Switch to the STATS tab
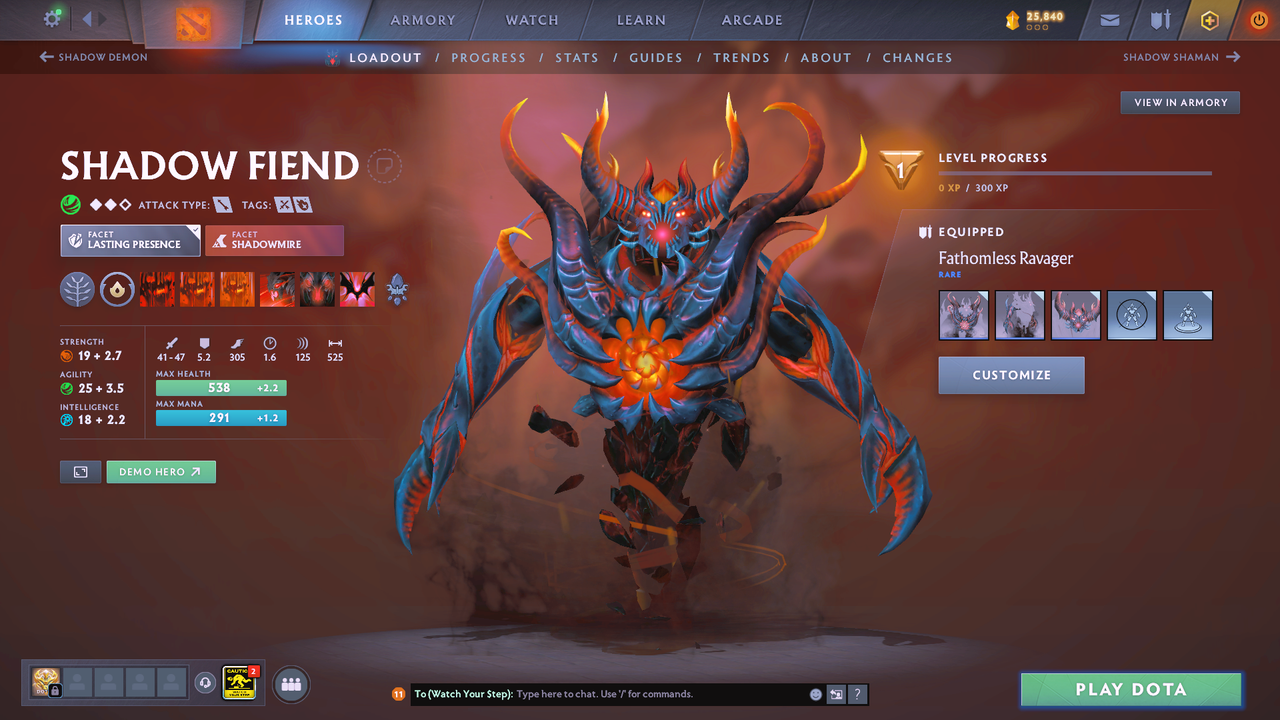The width and height of the screenshot is (1280, 720). [577, 57]
